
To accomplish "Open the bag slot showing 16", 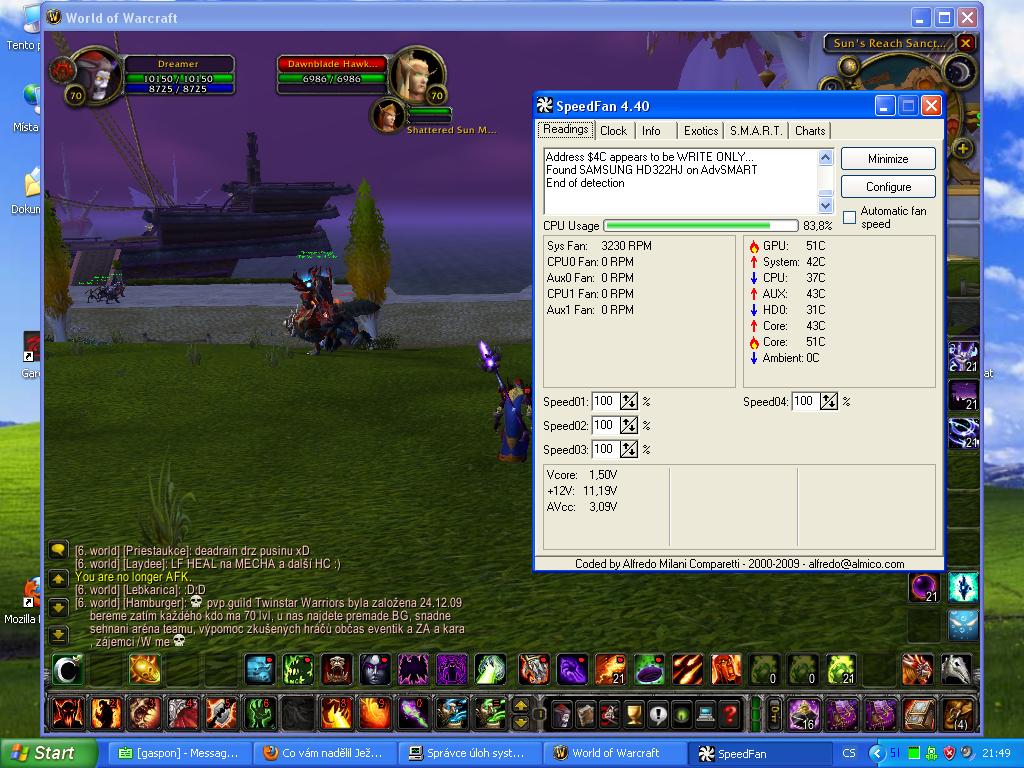I will pos(804,714).
